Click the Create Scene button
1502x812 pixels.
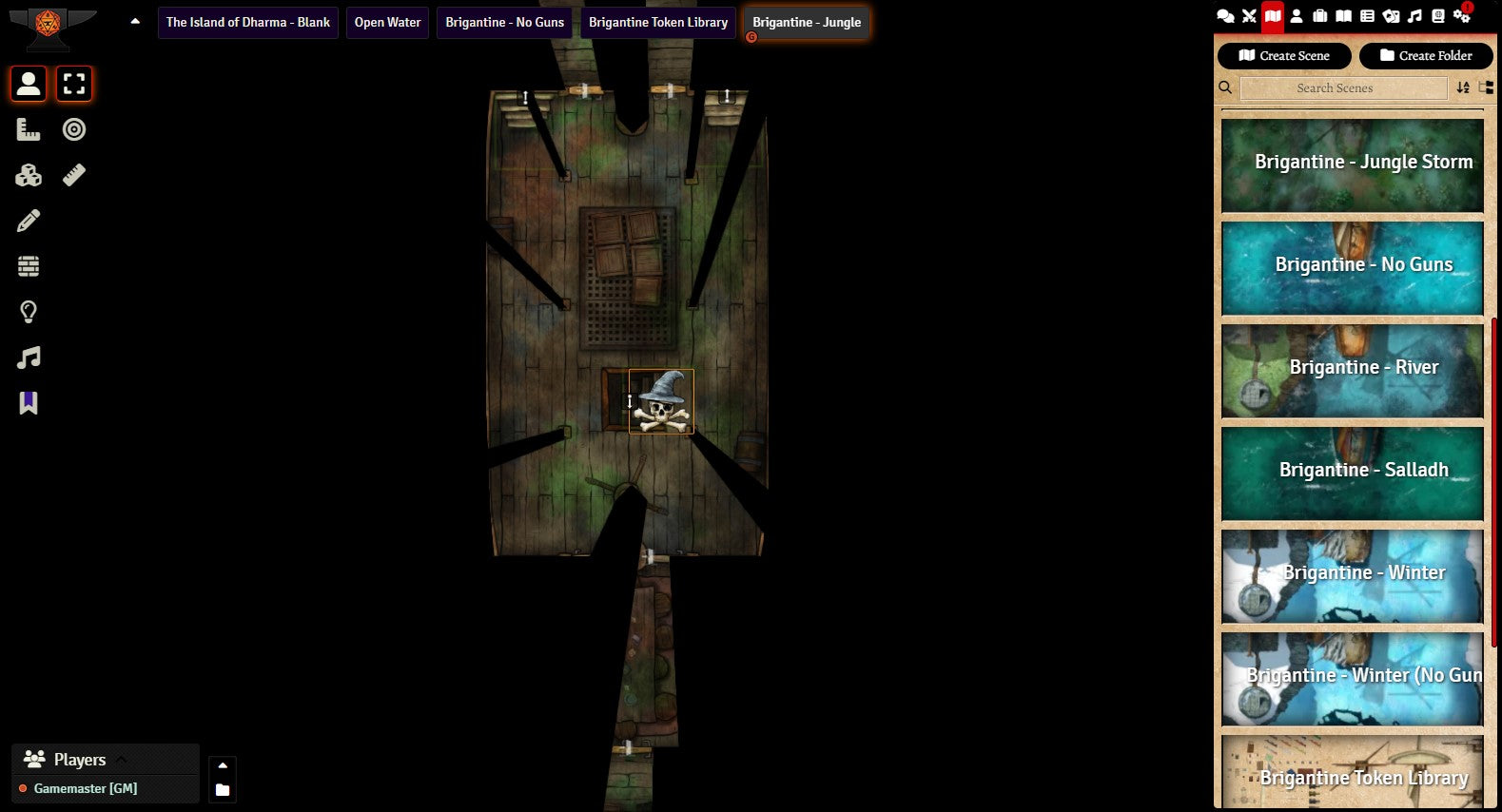tap(1283, 56)
